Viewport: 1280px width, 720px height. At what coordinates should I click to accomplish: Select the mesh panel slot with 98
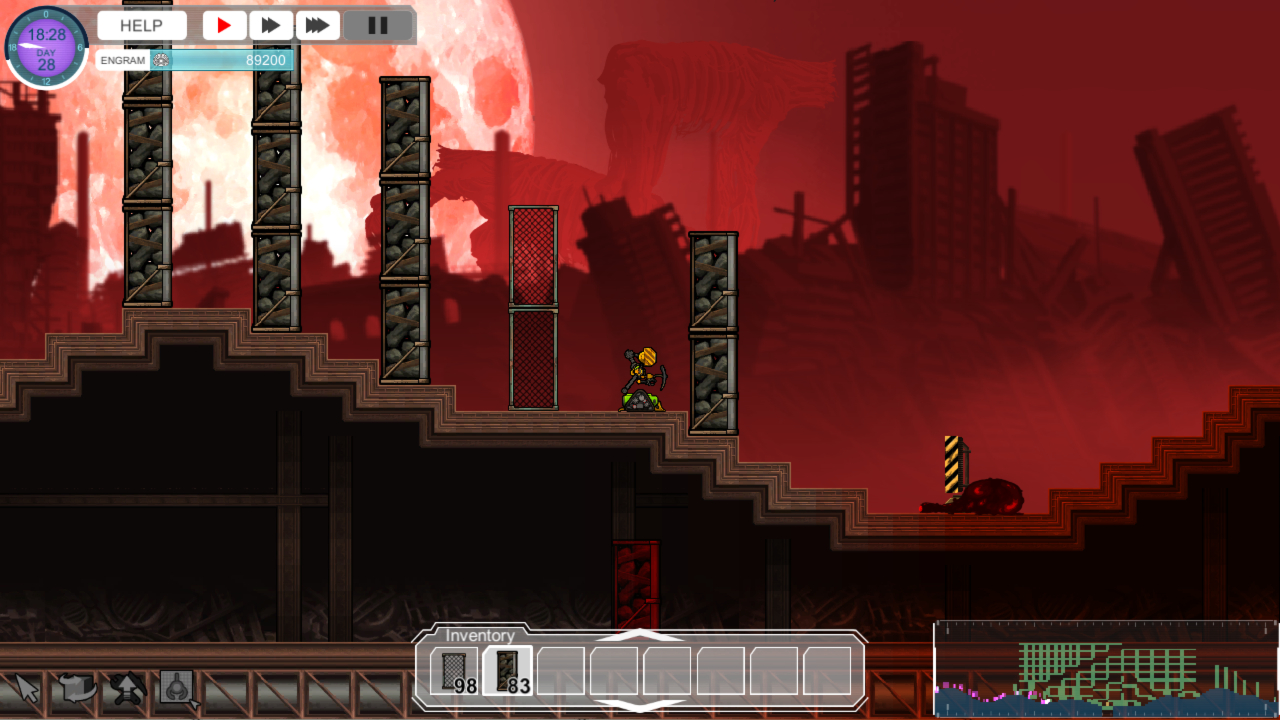click(x=454, y=671)
